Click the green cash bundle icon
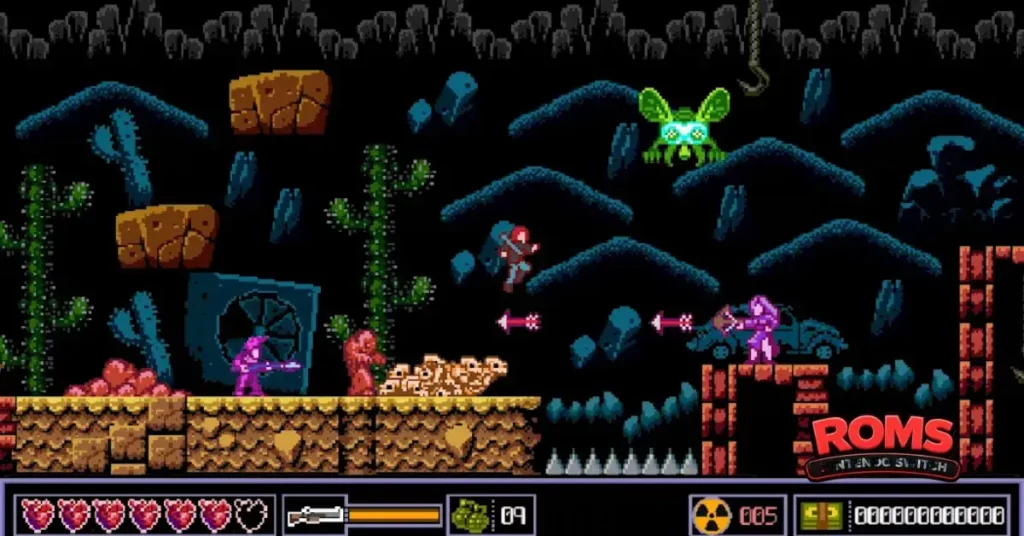 822,516
